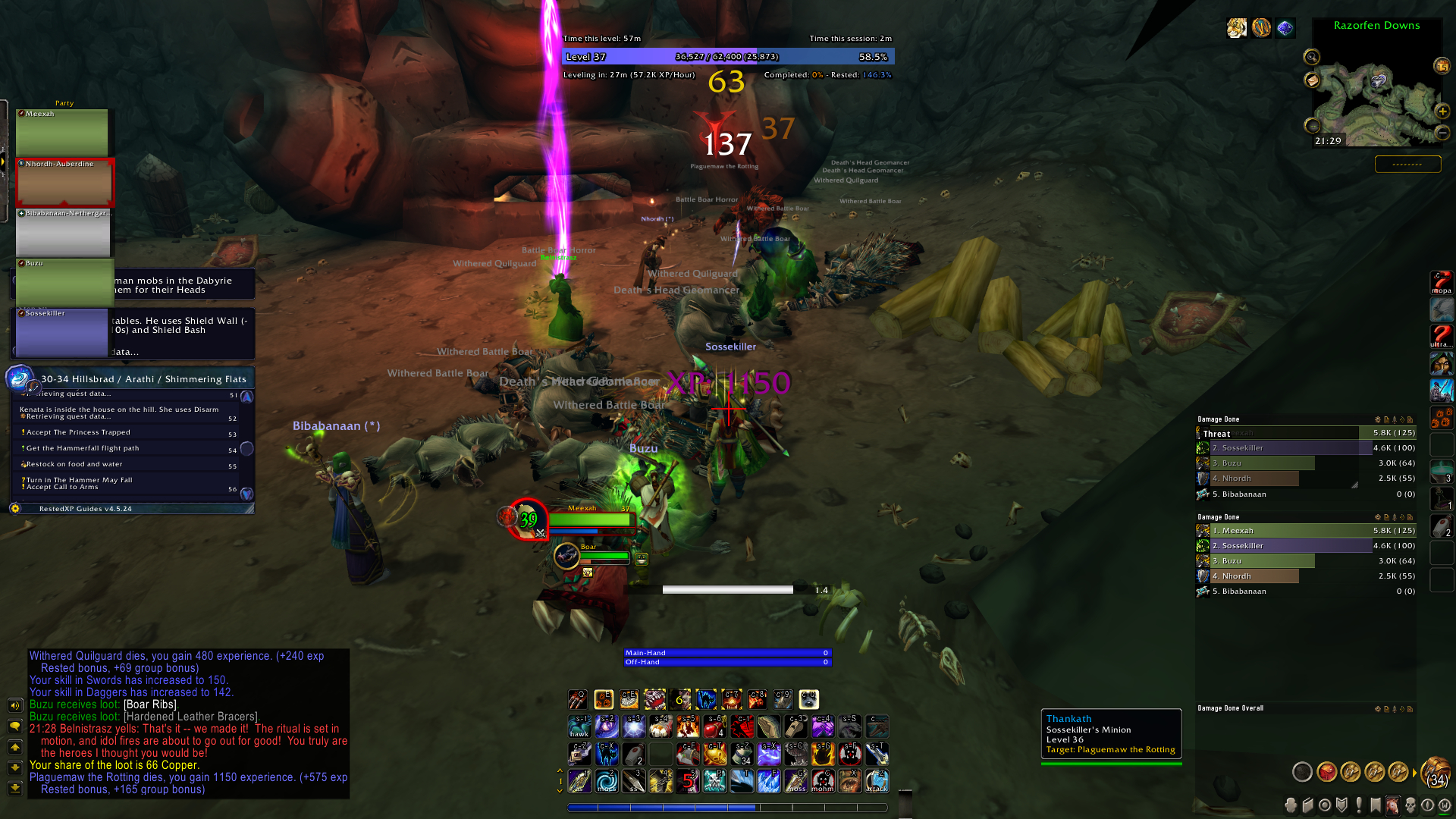Open settings gear on Damage Done Overall window
This screenshot has width=1456, height=819.
pyautogui.click(x=1378, y=709)
